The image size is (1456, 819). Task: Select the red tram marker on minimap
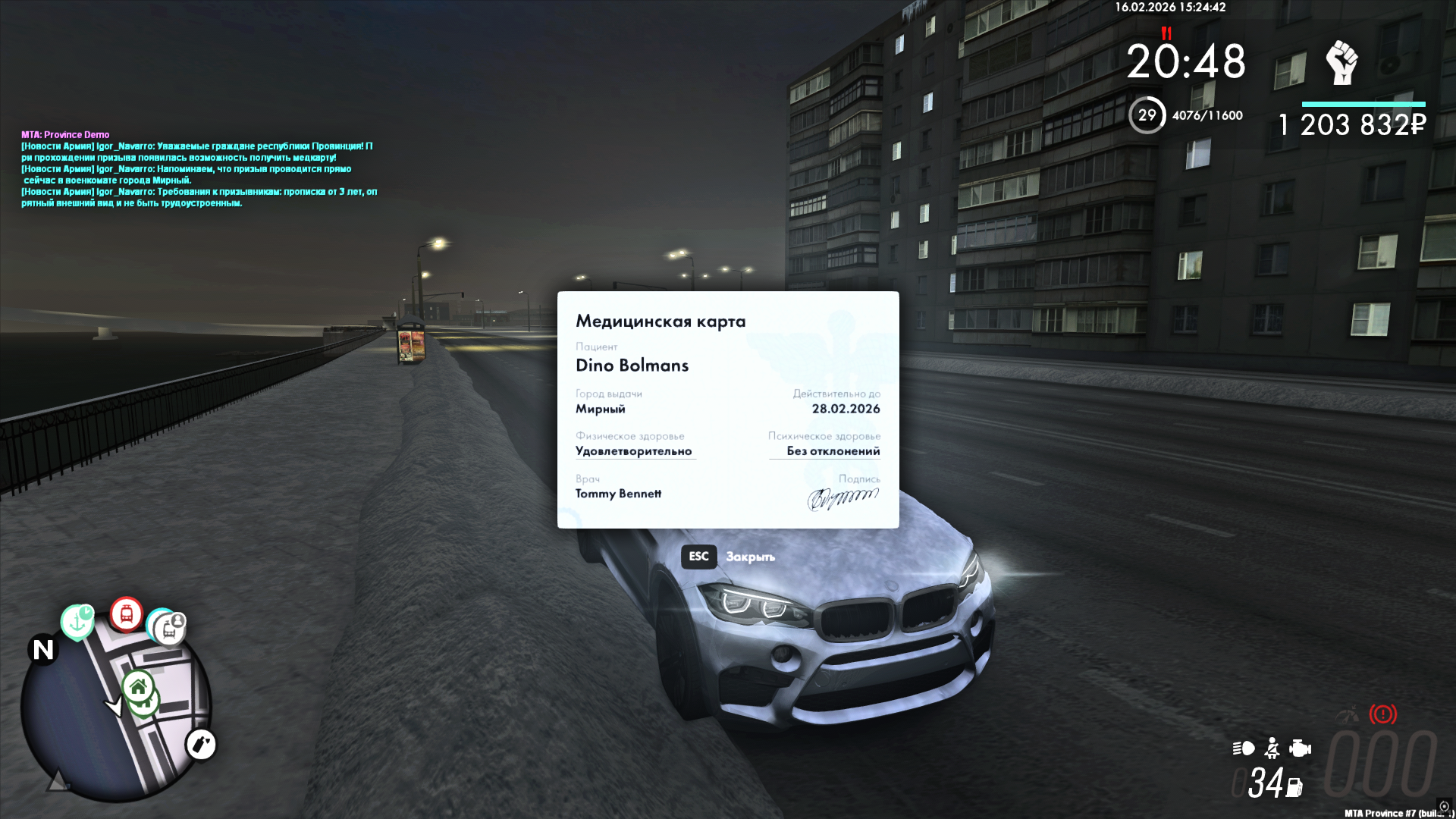pos(127,614)
